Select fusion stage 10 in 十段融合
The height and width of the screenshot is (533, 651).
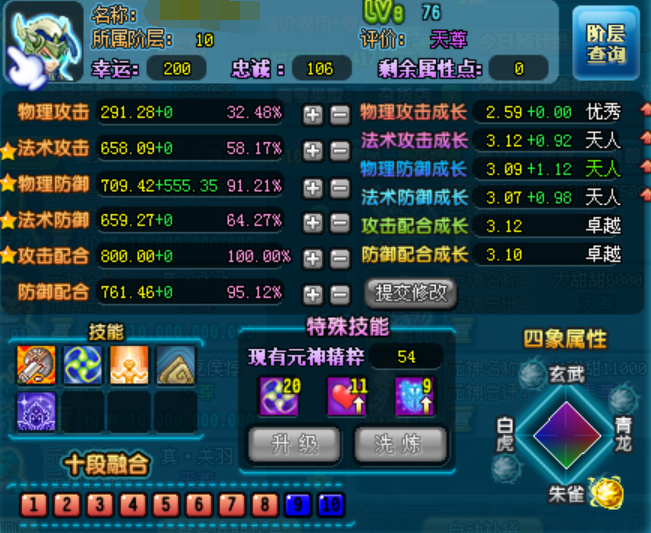pyautogui.click(x=330, y=504)
